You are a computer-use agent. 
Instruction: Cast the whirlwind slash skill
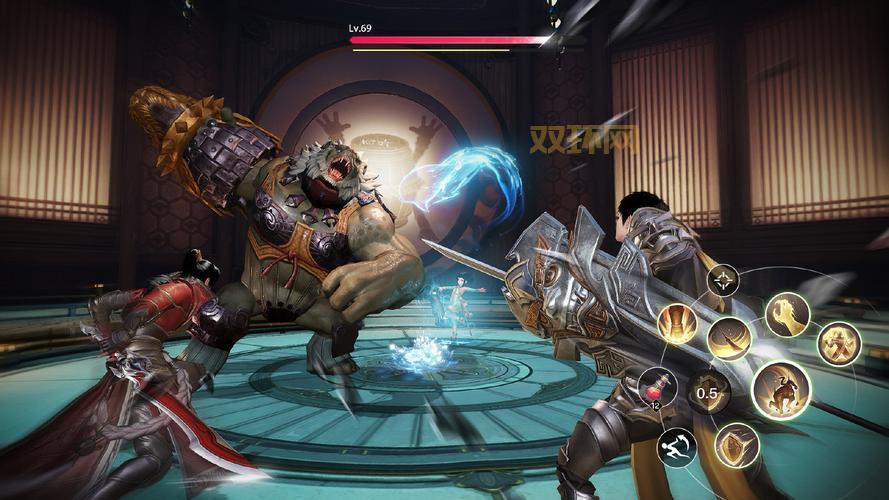click(x=729, y=338)
